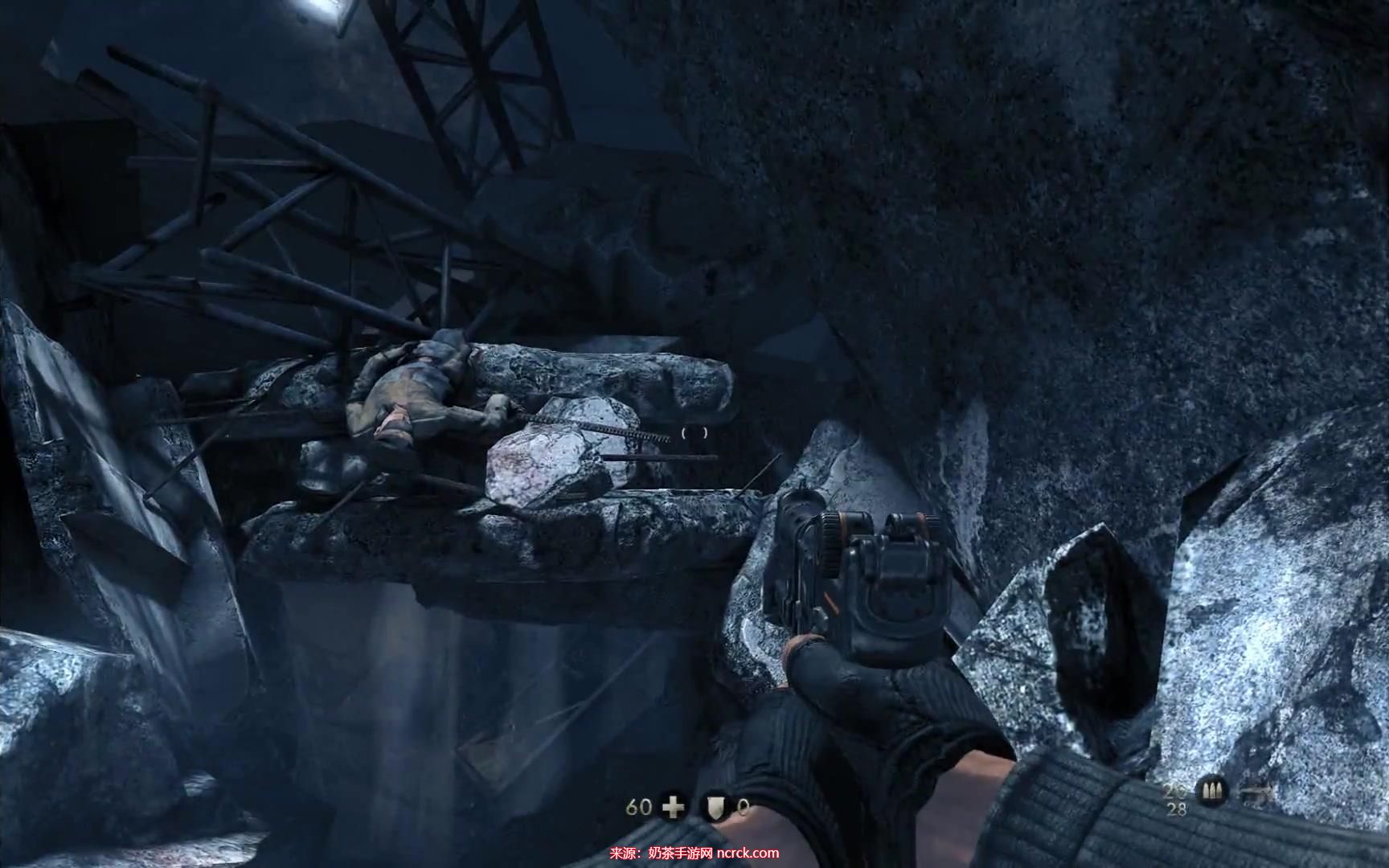Click the health cross icon
Viewport: 1389px width, 868px height.
coord(673,805)
